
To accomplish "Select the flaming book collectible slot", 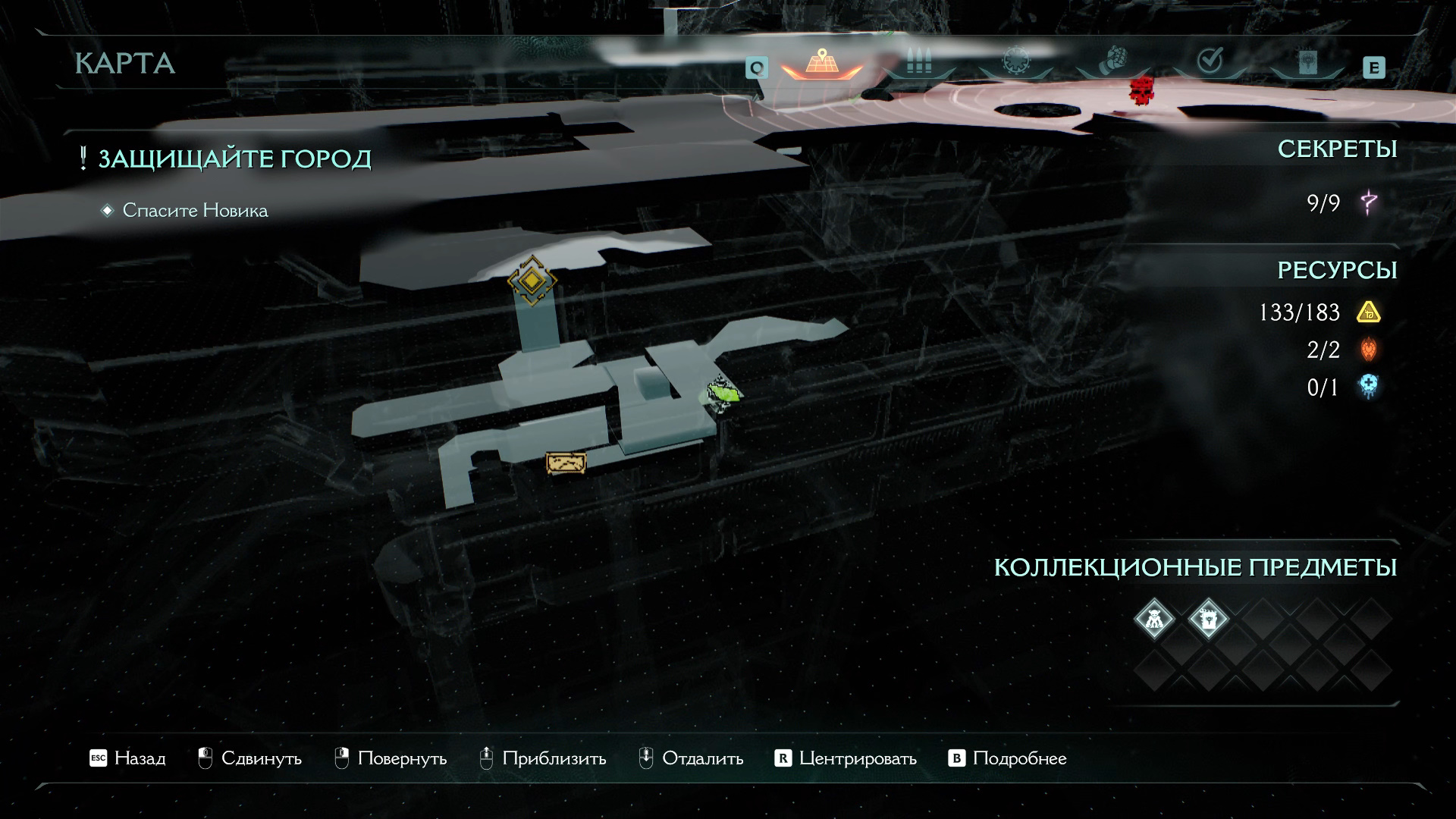I will click(x=1208, y=619).
